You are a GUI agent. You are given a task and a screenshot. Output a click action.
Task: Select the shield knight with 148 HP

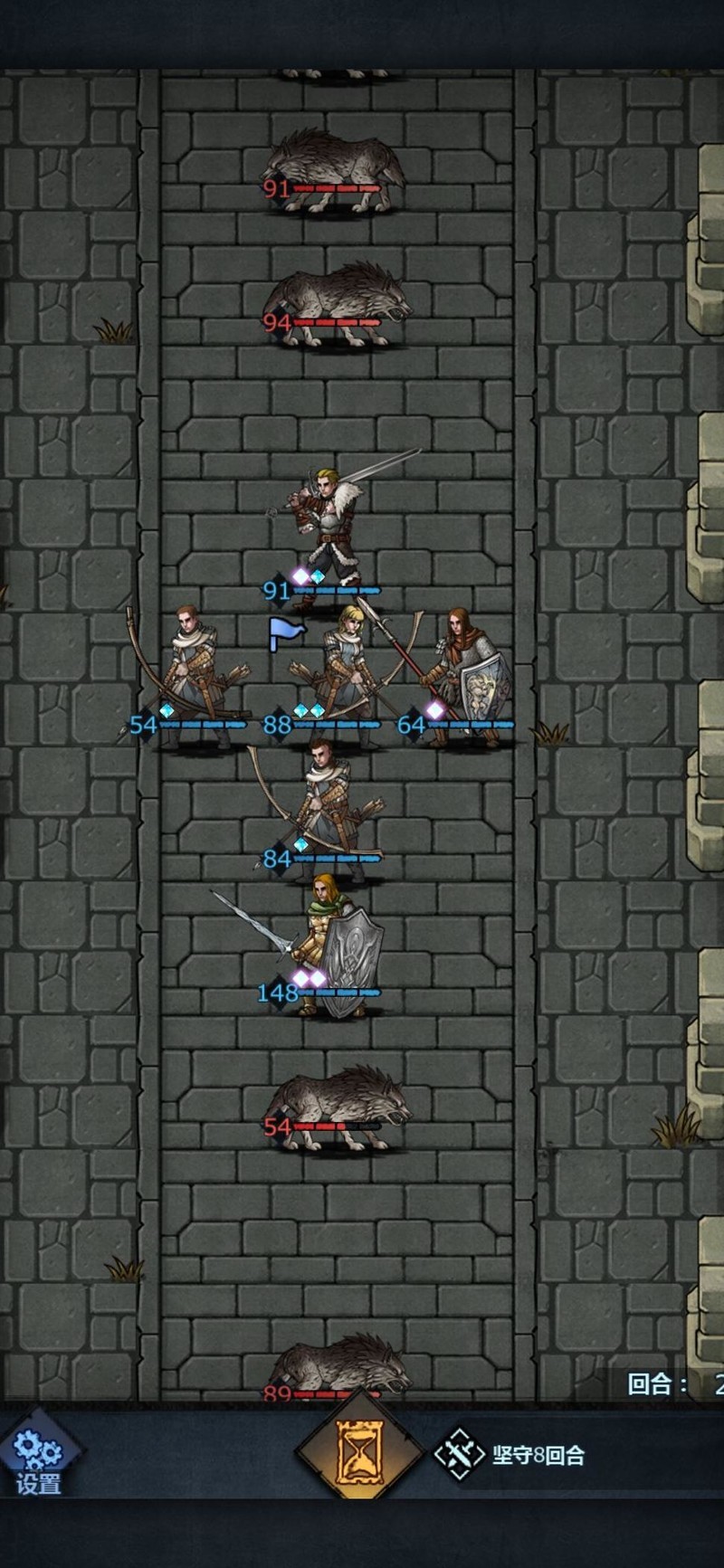coord(333,946)
